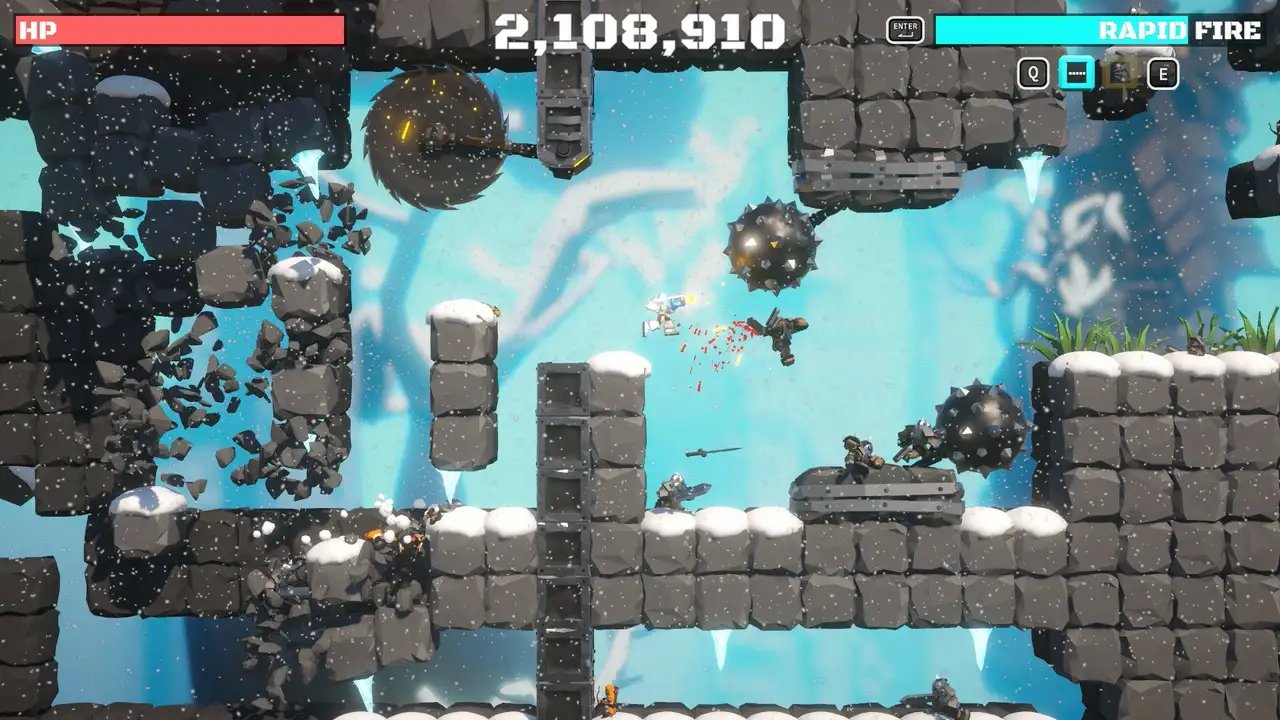The width and height of the screenshot is (1280, 720).
Task: Select the grenade item slot icon
Action: coord(1117,74)
